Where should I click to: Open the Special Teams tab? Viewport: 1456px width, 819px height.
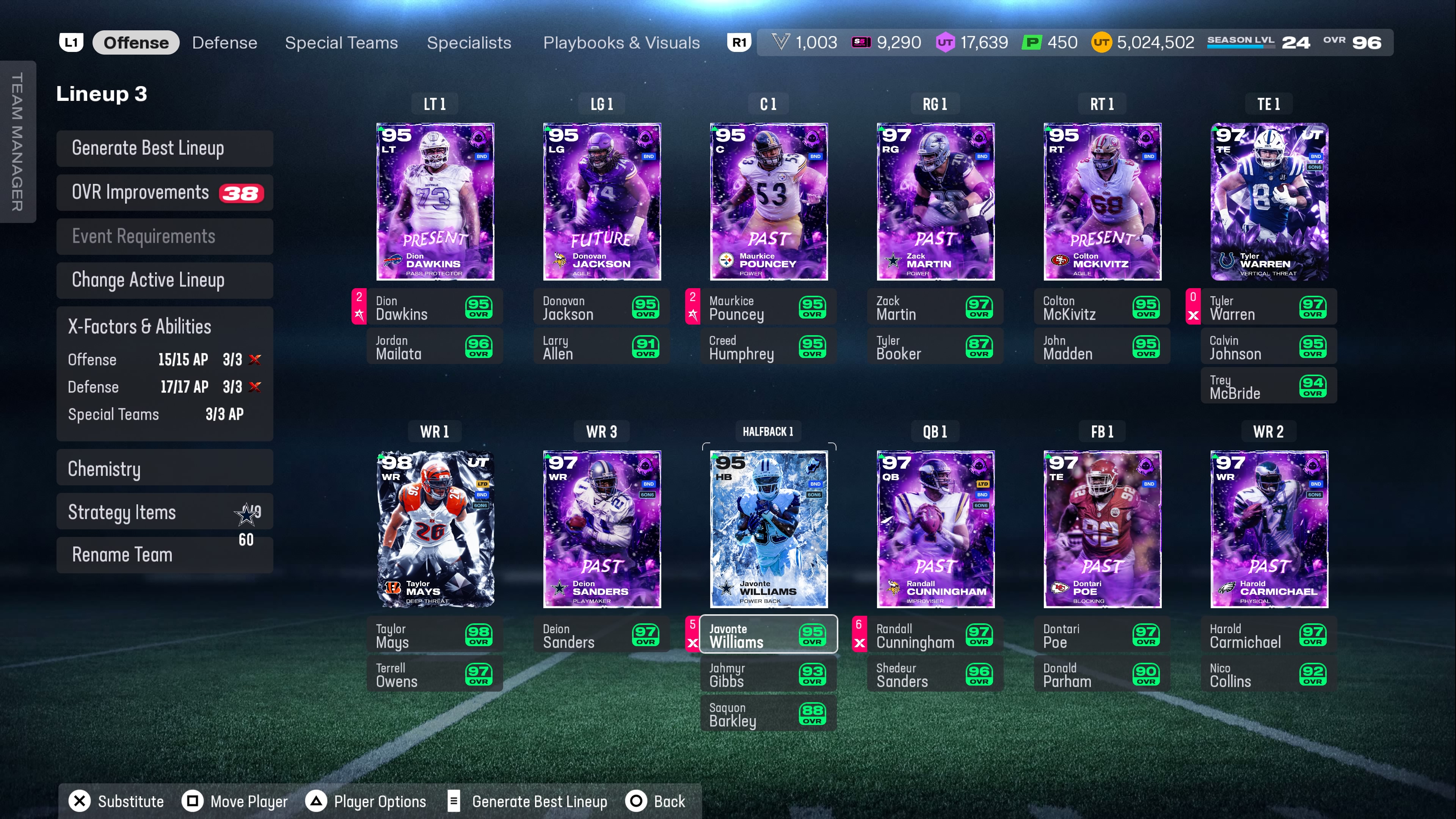pyautogui.click(x=341, y=43)
